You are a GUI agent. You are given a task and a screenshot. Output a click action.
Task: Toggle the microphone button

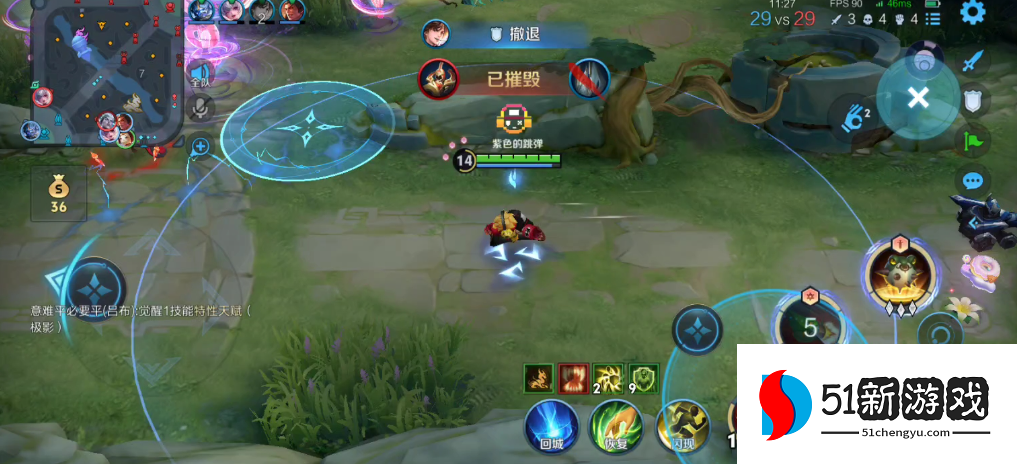pyautogui.click(x=201, y=107)
